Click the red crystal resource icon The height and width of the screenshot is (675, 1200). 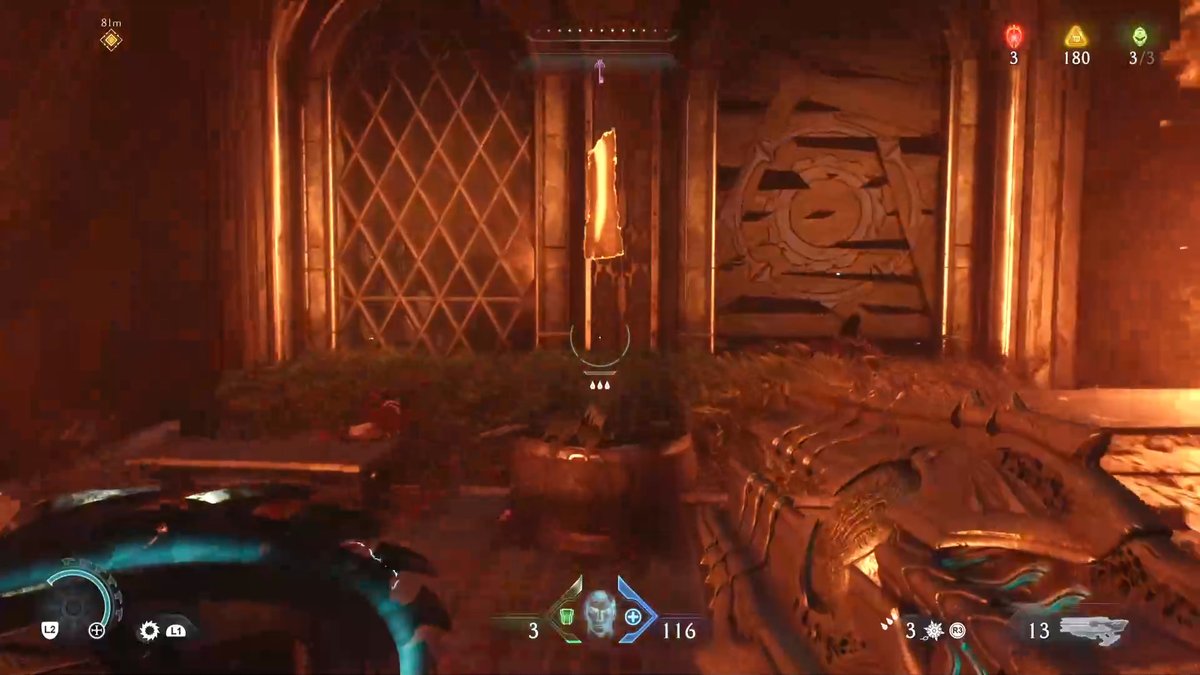click(1013, 37)
